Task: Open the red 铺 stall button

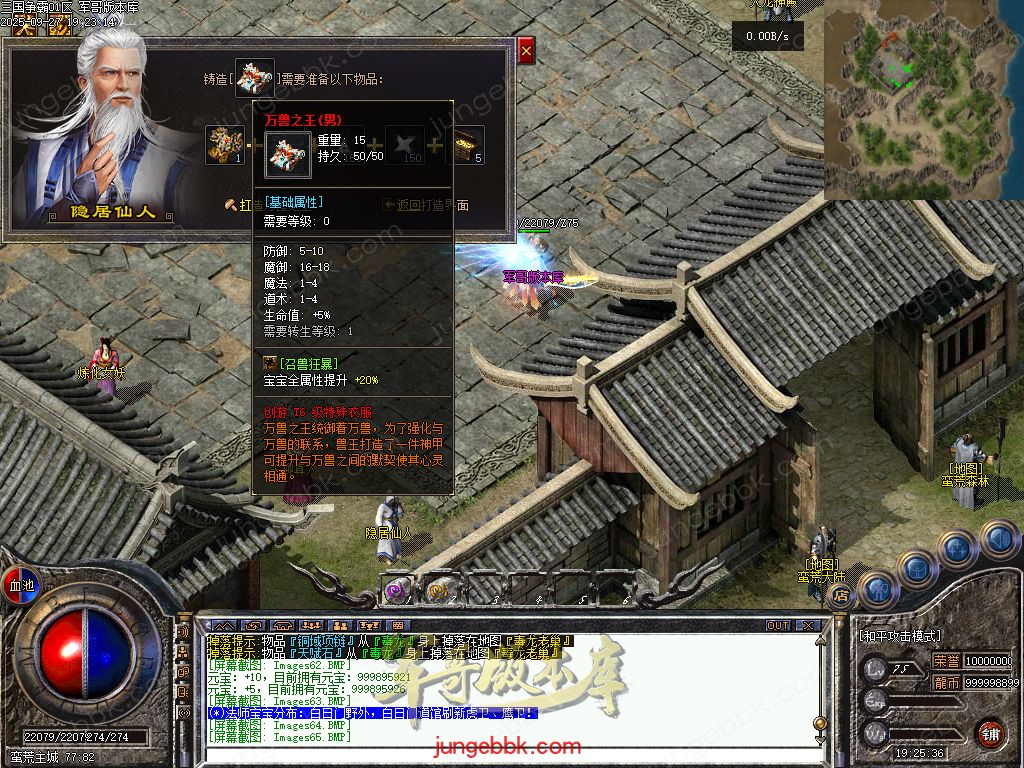Action: [x=990, y=733]
